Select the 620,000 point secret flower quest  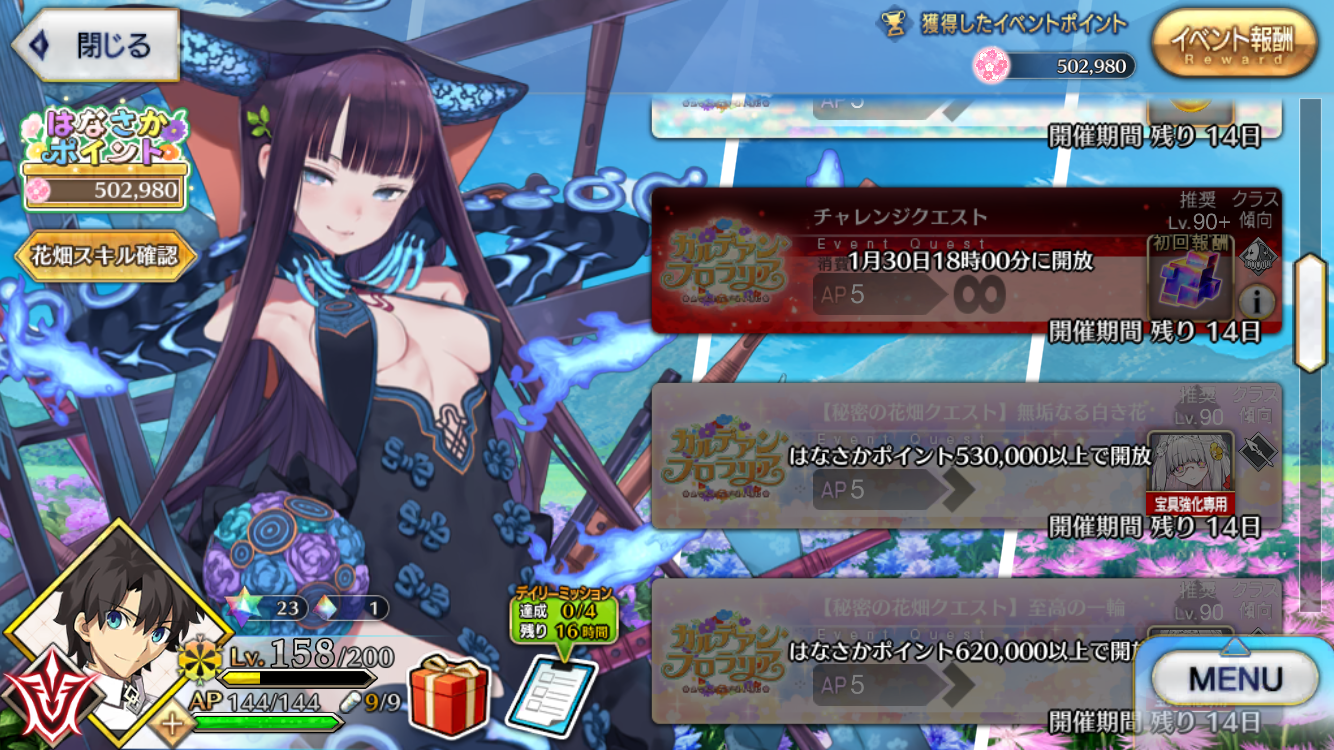(900, 650)
